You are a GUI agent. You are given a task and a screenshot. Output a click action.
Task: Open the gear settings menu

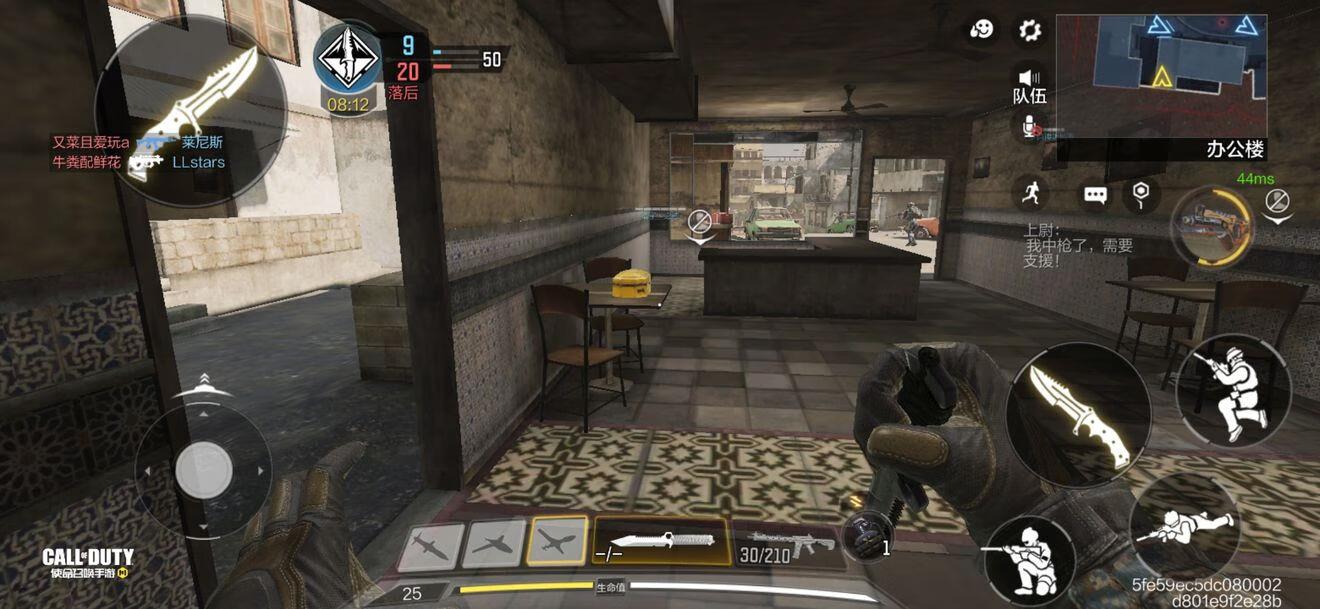[1030, 30]
